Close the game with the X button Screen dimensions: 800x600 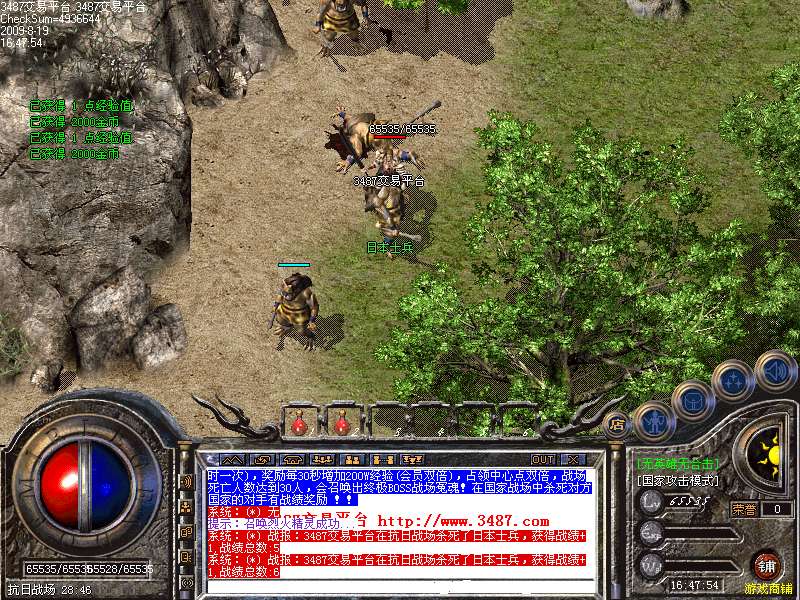tap(575, 459)
